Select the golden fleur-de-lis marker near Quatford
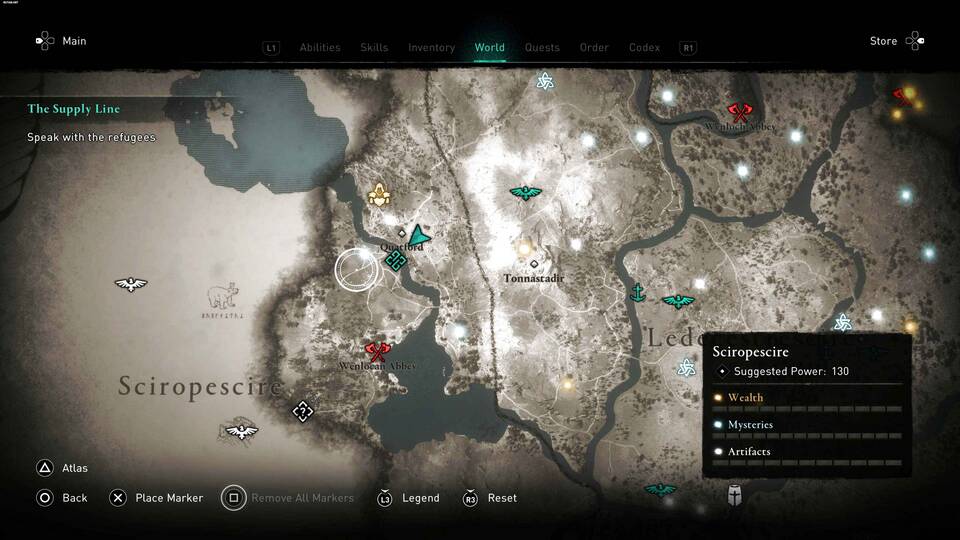Viewport: 960px width, 540px height. click(379, 194)
